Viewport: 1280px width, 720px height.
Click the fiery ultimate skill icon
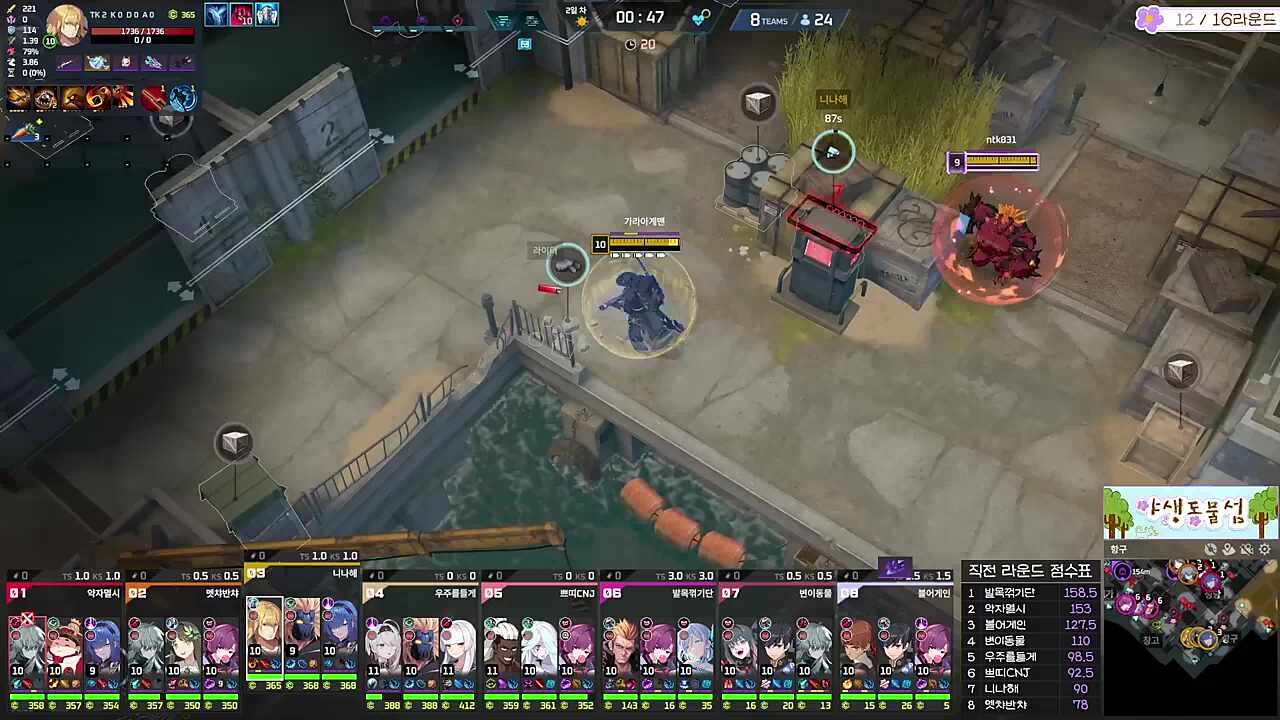coord(97,96)
